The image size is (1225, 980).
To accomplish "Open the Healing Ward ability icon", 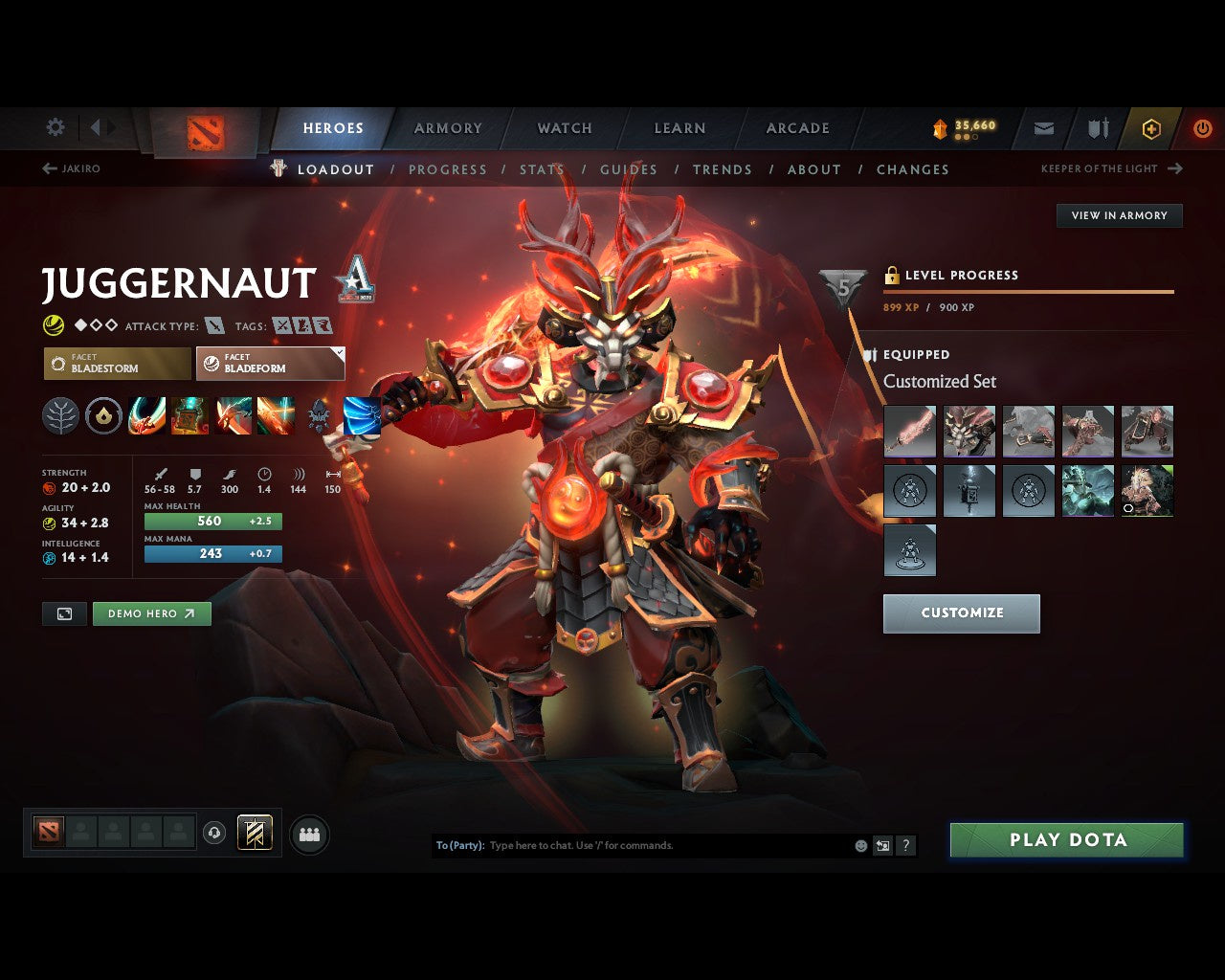I will point(189,415).
